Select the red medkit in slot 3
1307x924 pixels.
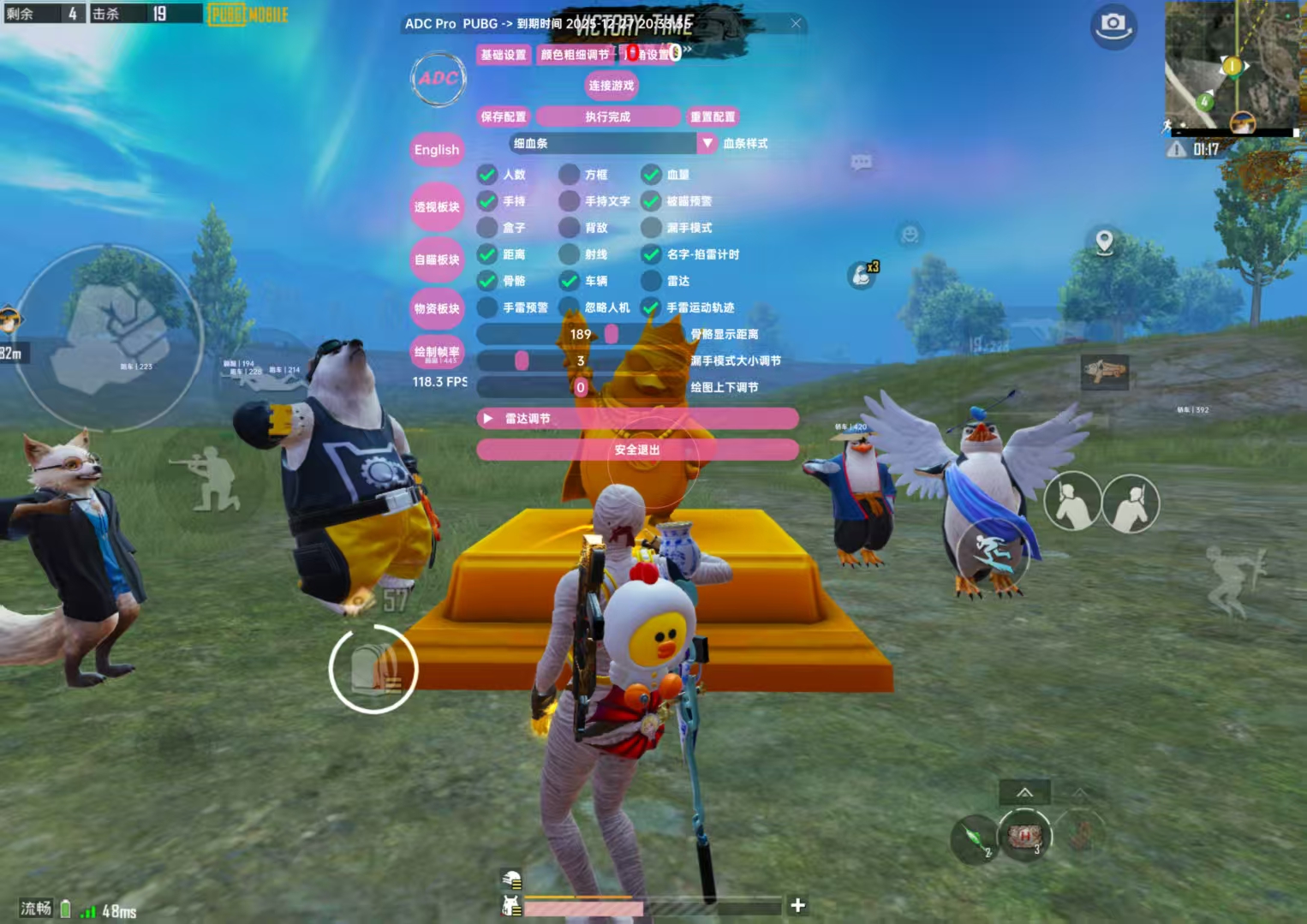coord(1024,836)
